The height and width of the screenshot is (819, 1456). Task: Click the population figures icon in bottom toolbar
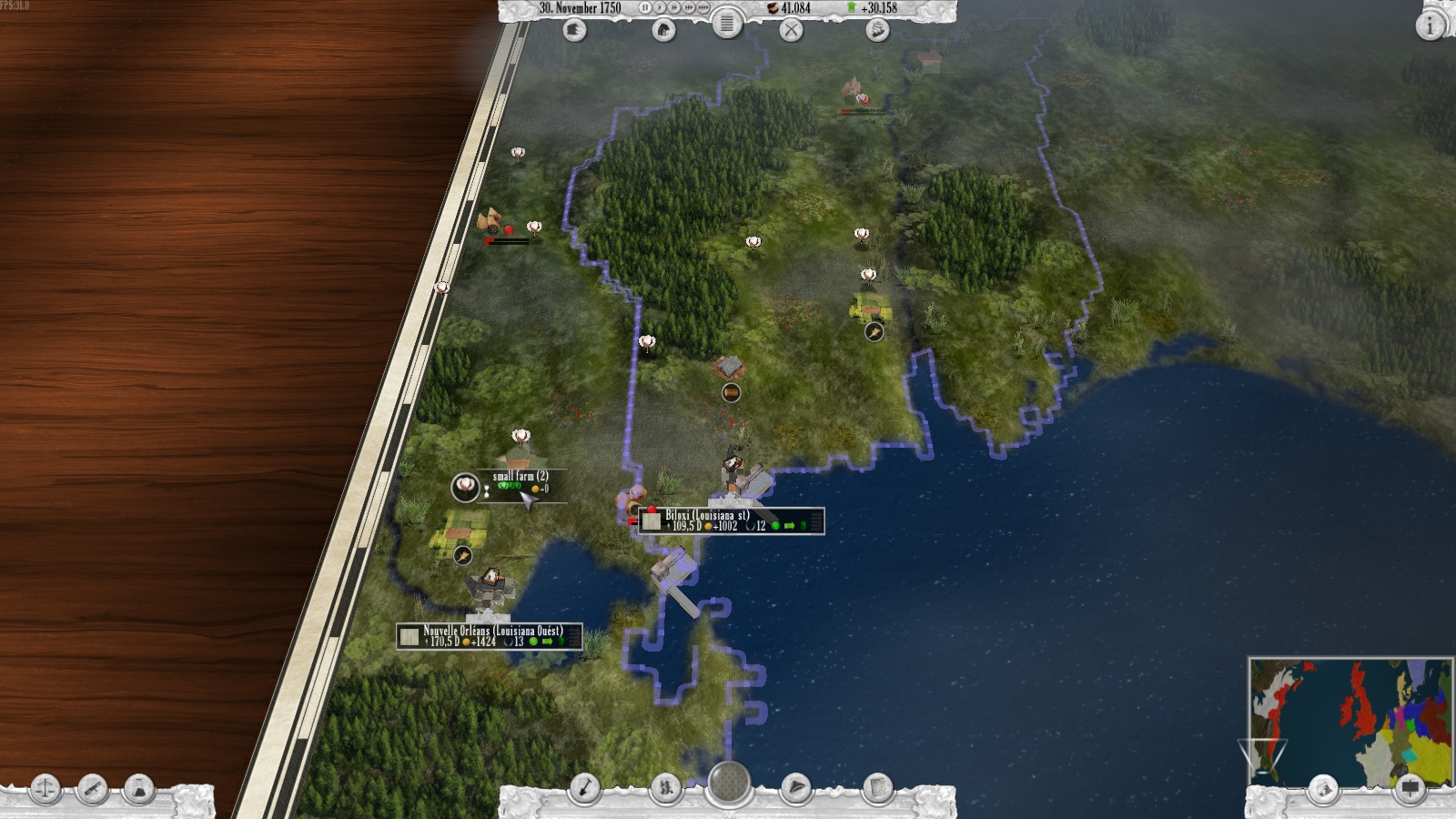(x=666, y=788)
